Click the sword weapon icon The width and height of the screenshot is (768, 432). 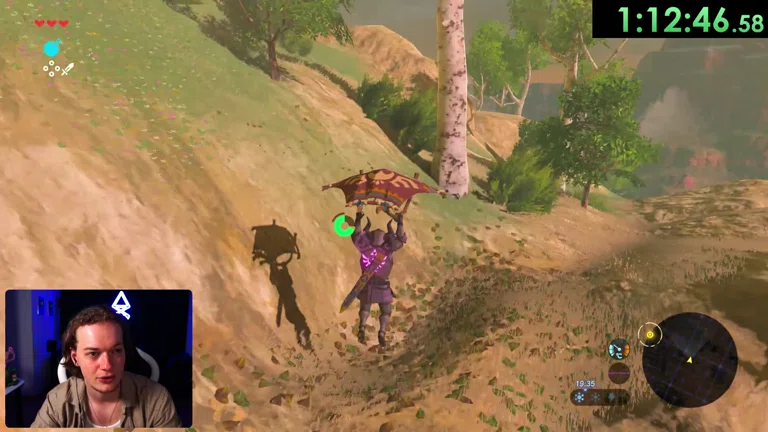pos(67,68)
